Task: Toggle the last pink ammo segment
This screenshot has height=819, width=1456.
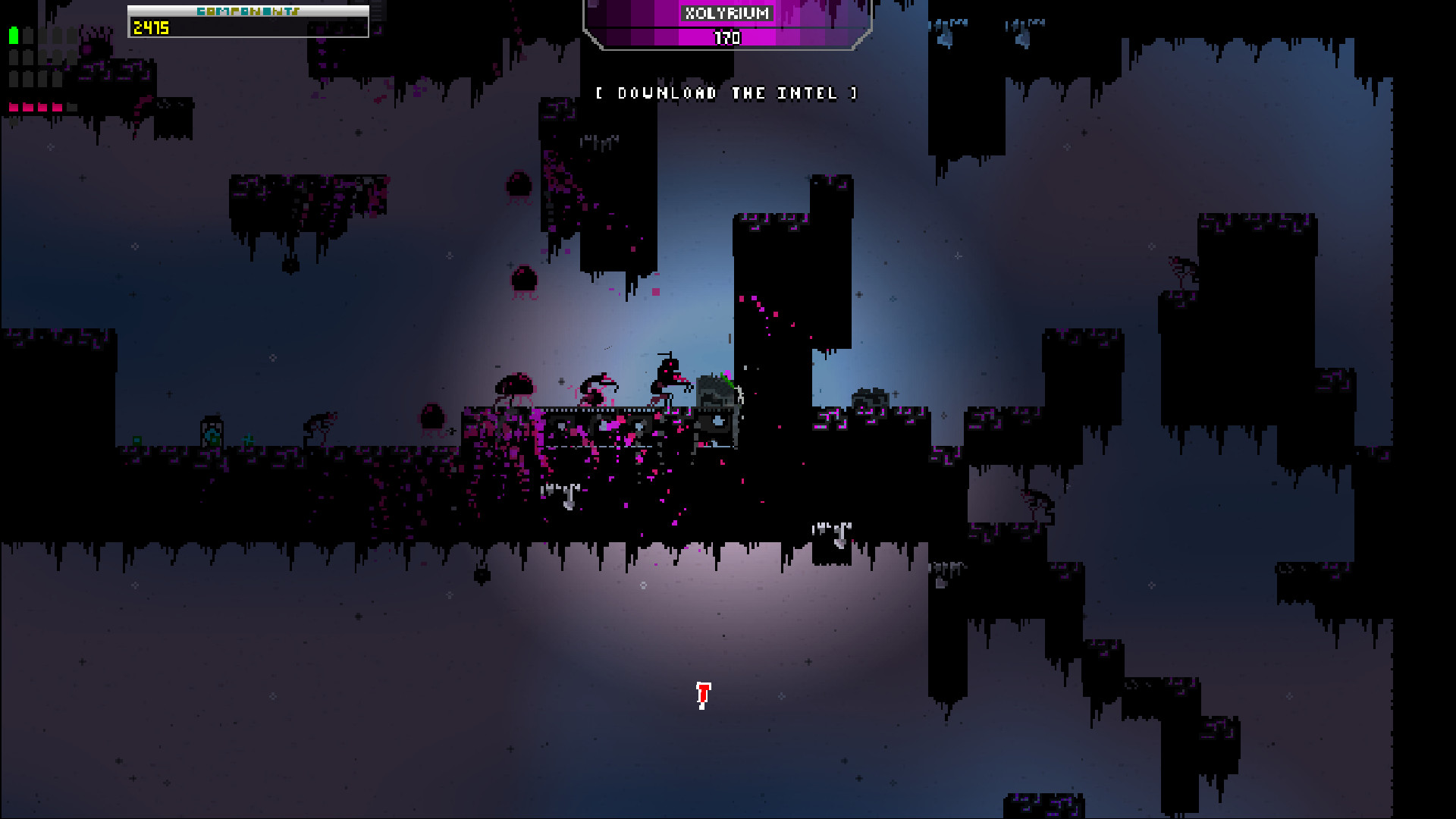Action: pyautogui.click(x=57, y=108)
